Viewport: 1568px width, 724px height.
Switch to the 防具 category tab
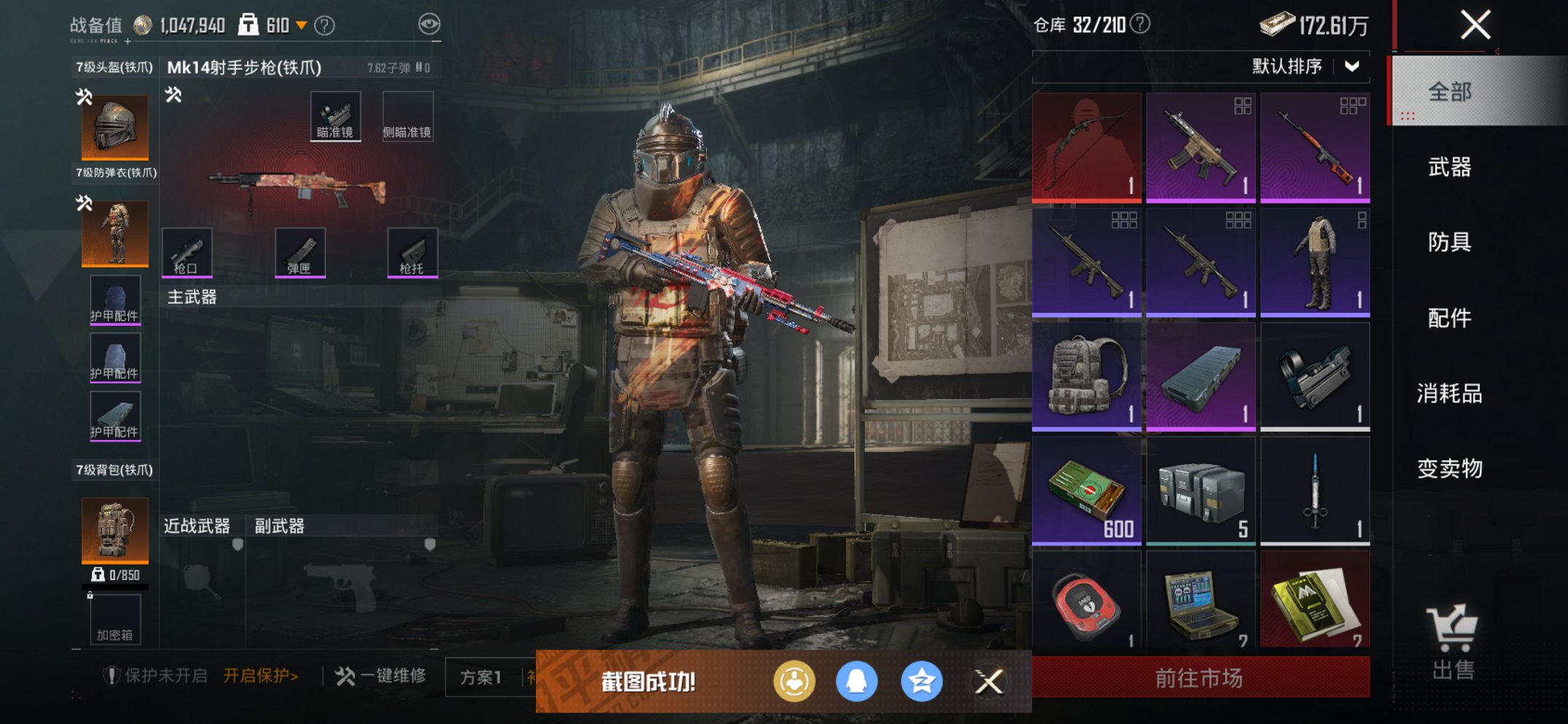[x=1449, y=243]
